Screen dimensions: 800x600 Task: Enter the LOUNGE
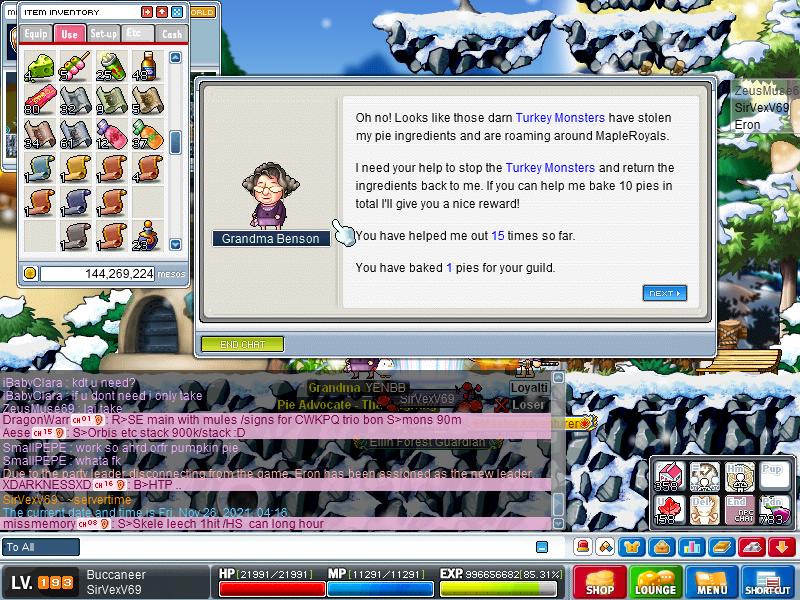pyautogui.click(x=656, y=583)
